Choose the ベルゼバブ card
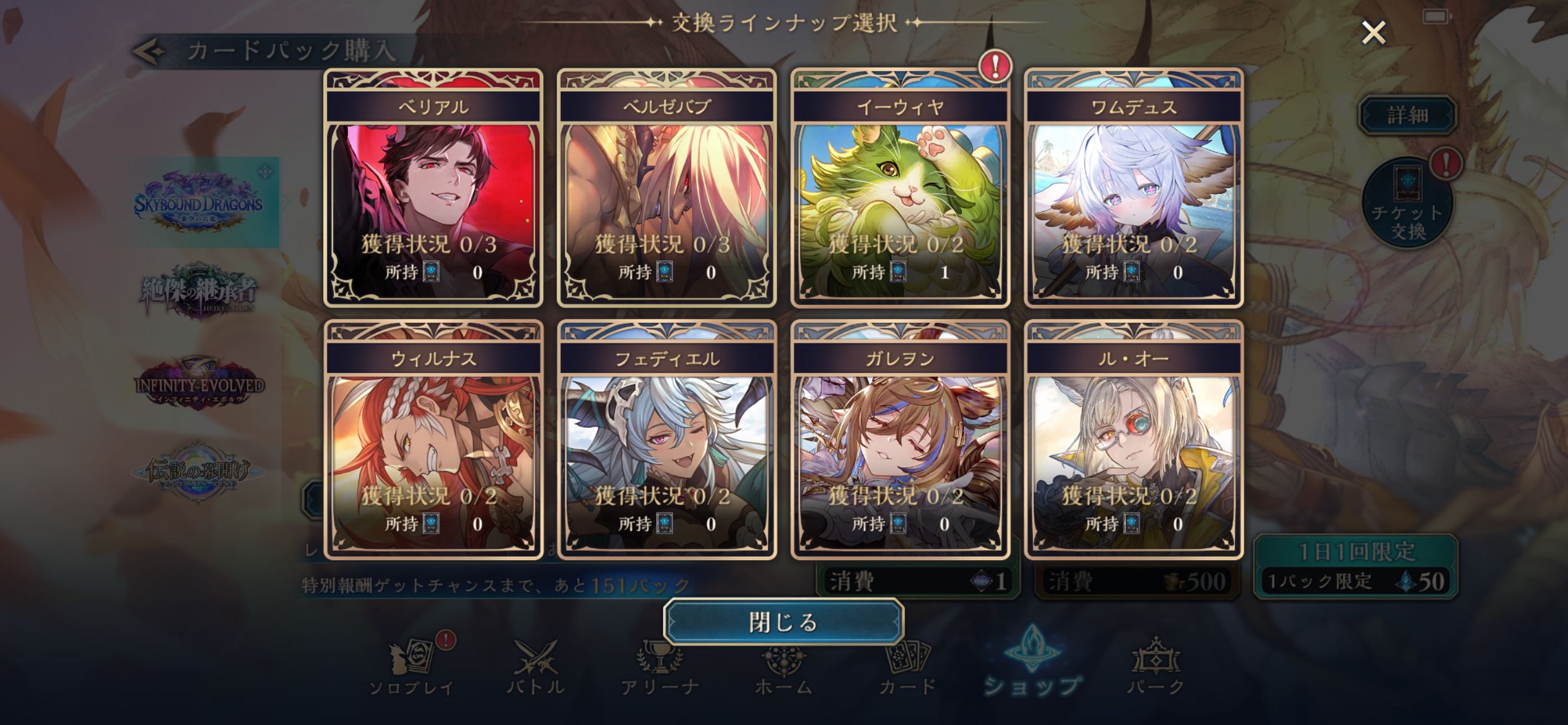 click(667, 188)
